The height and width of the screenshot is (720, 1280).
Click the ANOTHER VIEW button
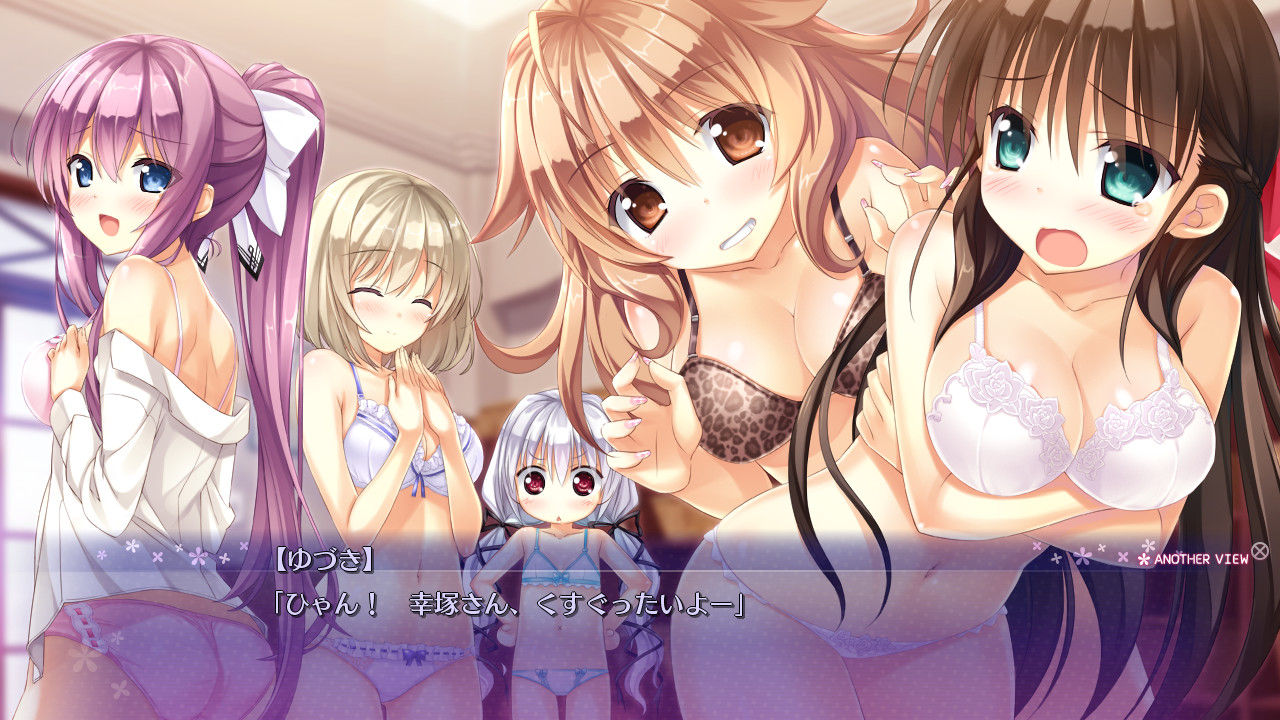pyautogui.click(x=1200, y=560)
